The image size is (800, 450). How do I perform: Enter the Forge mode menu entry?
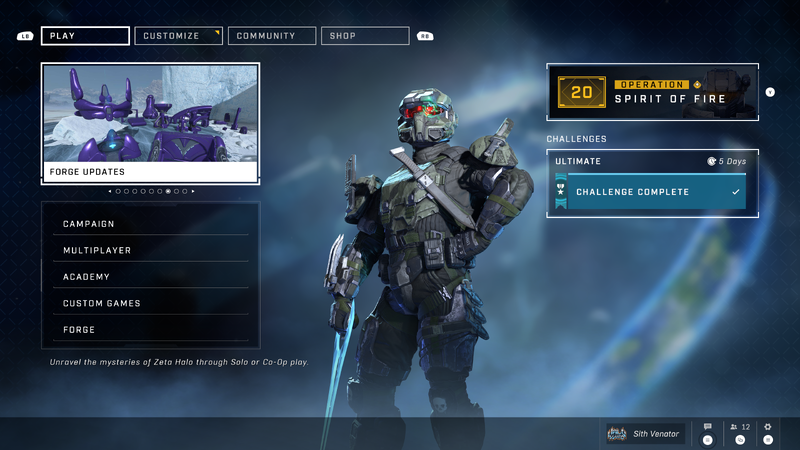tap(150, 330)
